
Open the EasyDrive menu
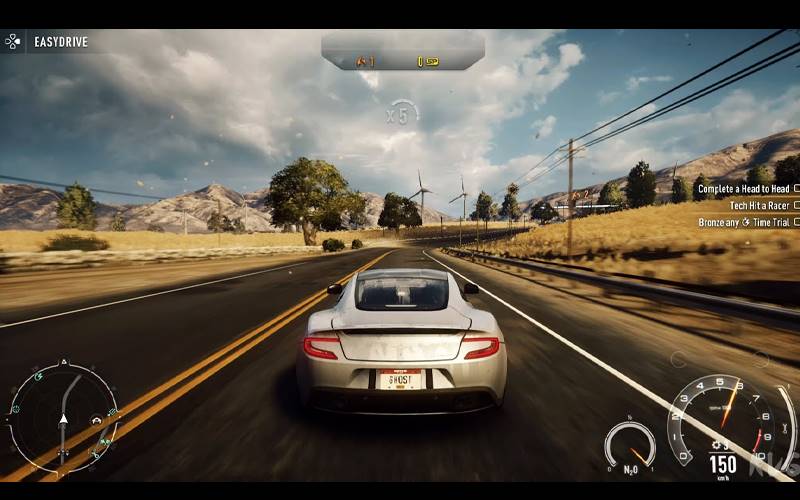click(x=46, y=42)
